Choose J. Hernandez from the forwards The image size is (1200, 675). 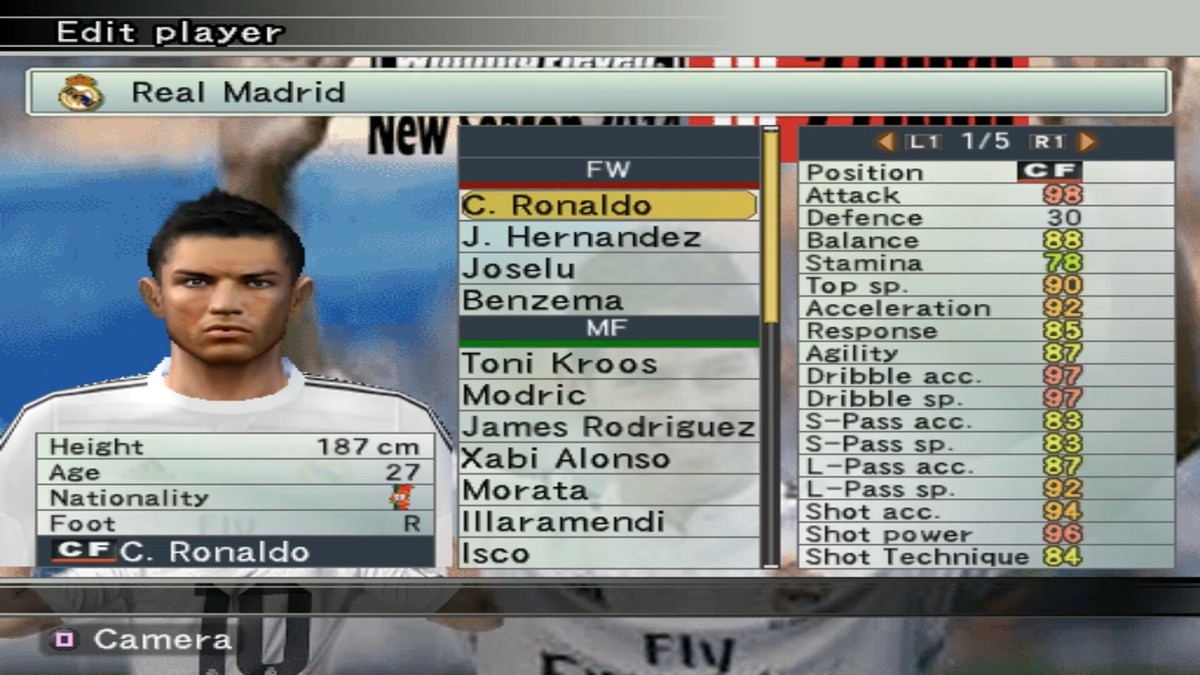[608, 238]
